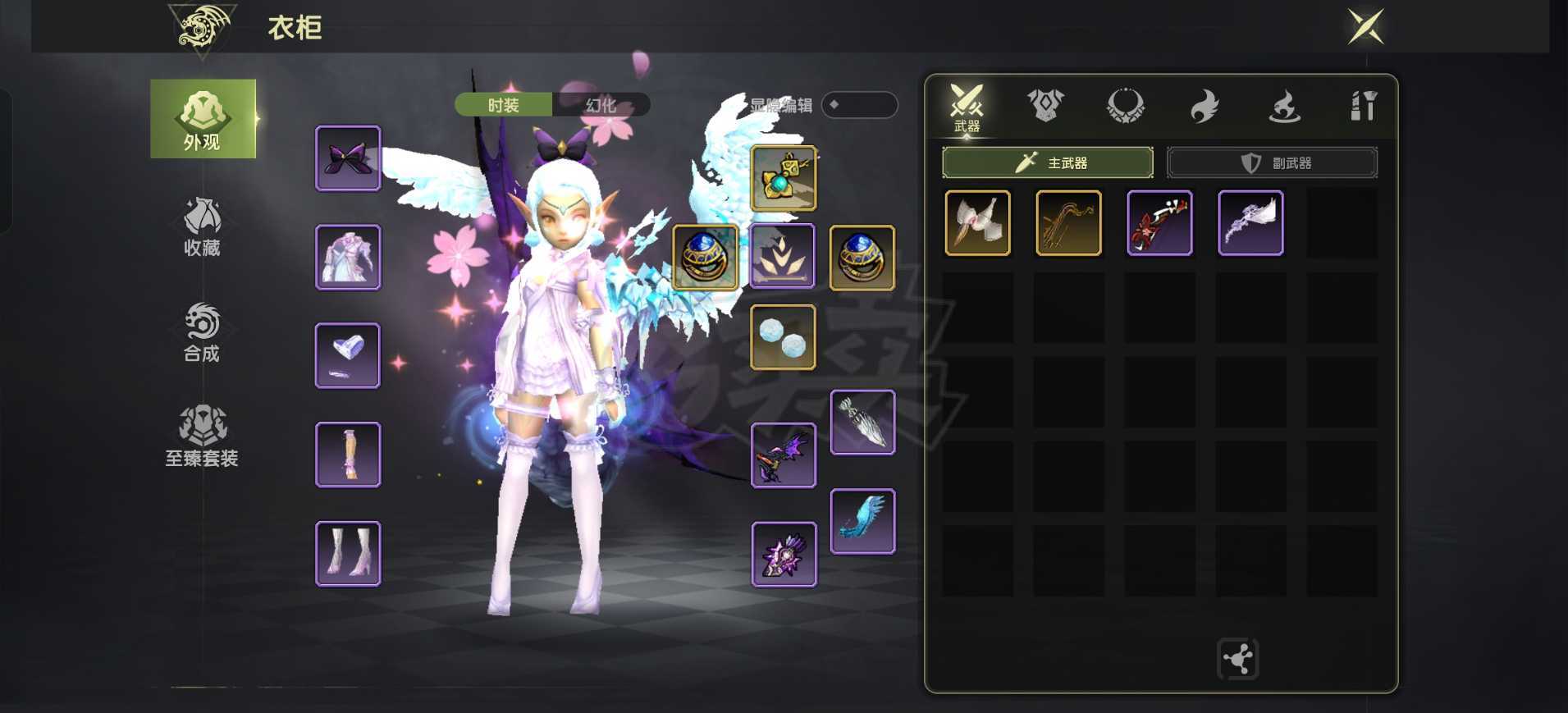
Task: Toggle the 显隐编辑 visibility edit switch
Action: [859, 105]
